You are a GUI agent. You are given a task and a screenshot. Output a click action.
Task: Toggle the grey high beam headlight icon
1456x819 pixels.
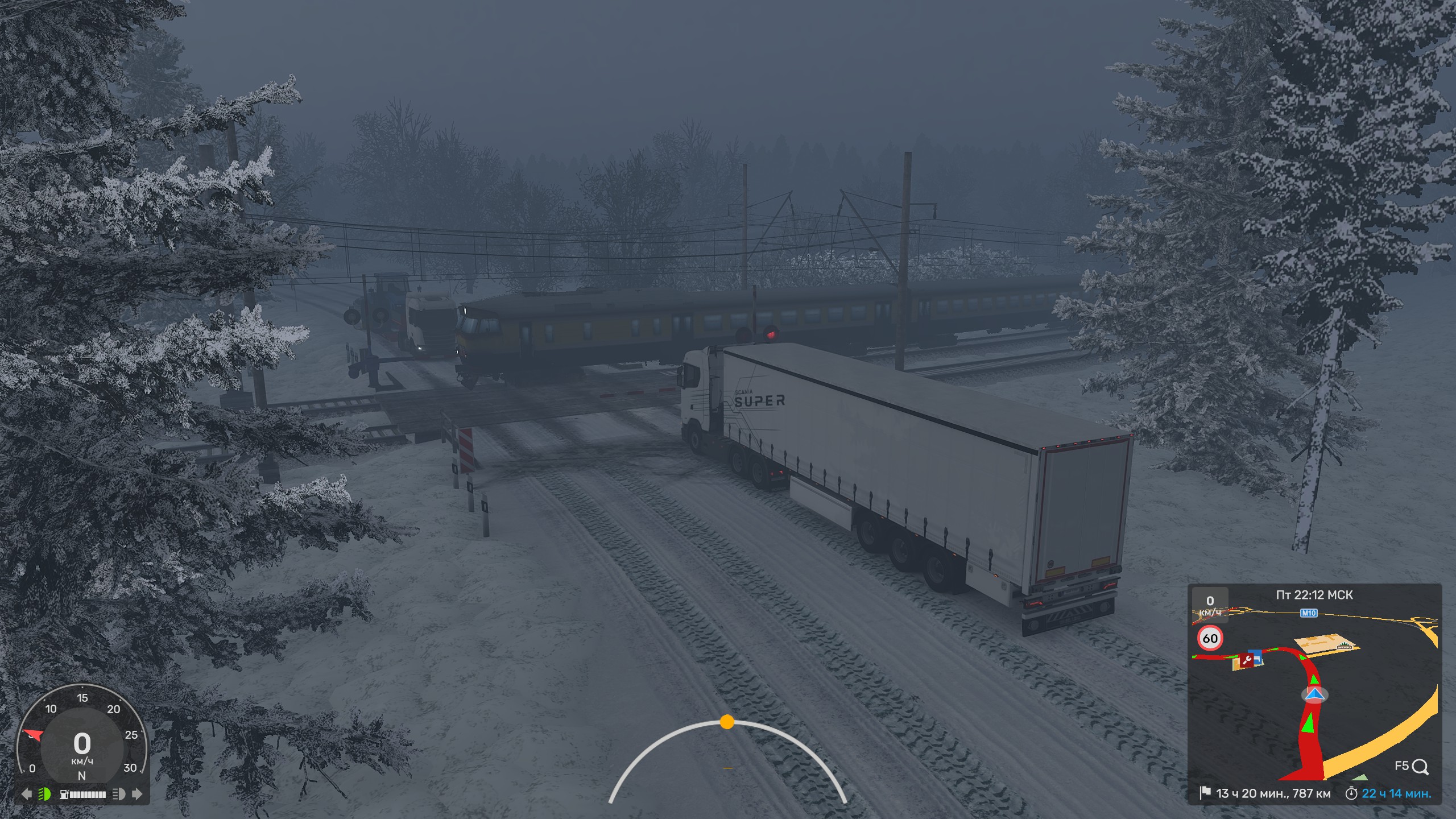point(119,794)
